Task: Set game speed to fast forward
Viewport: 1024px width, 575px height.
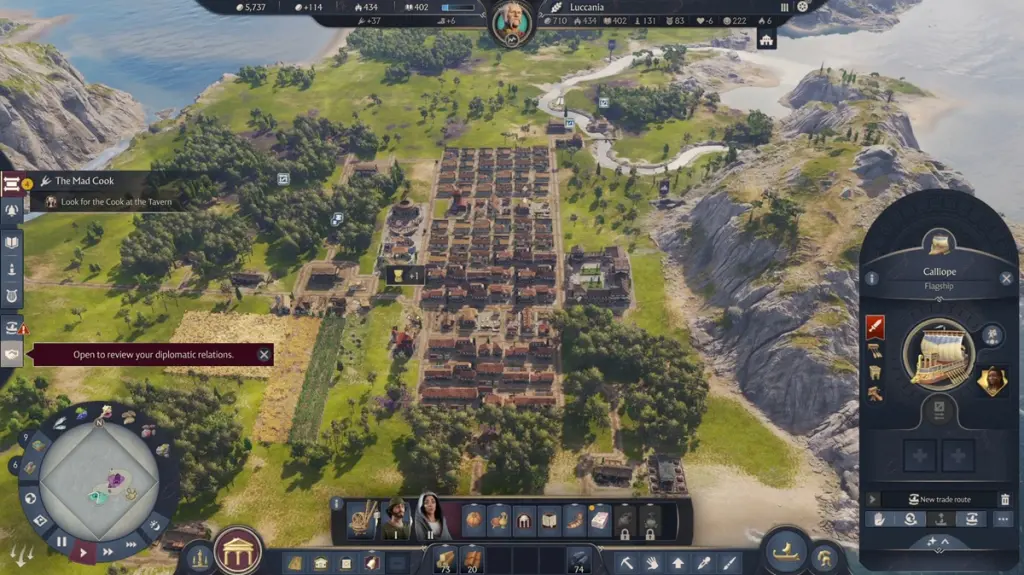Action: coord(107,550)
